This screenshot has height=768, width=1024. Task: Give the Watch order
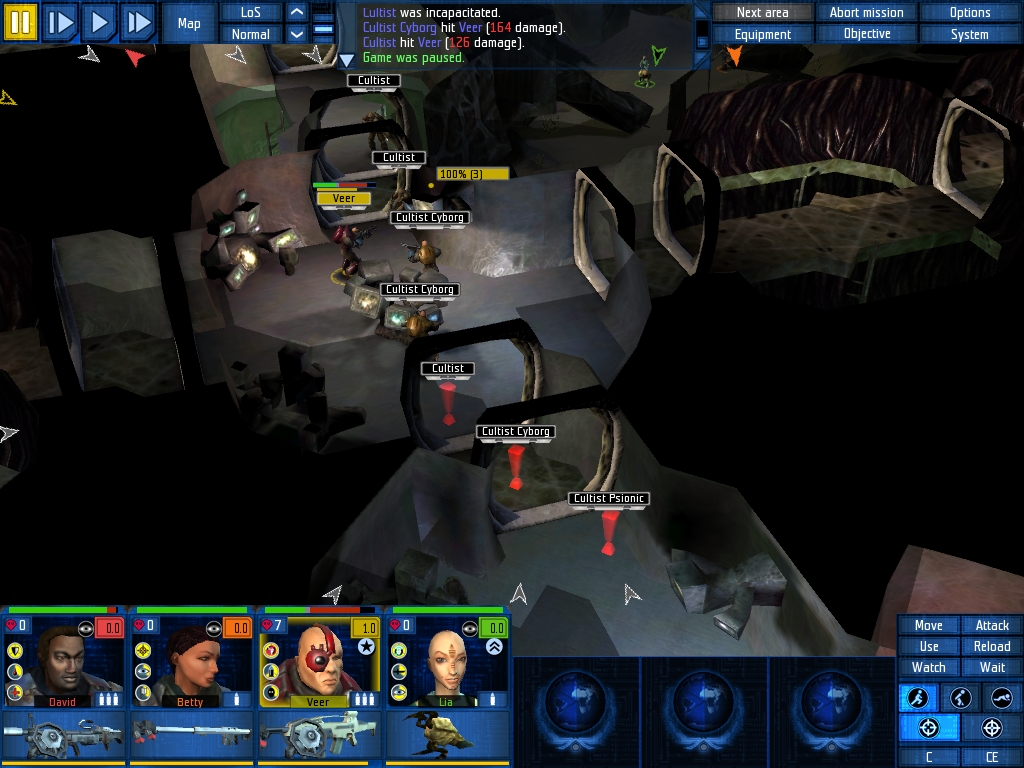(x=928, y=667)
